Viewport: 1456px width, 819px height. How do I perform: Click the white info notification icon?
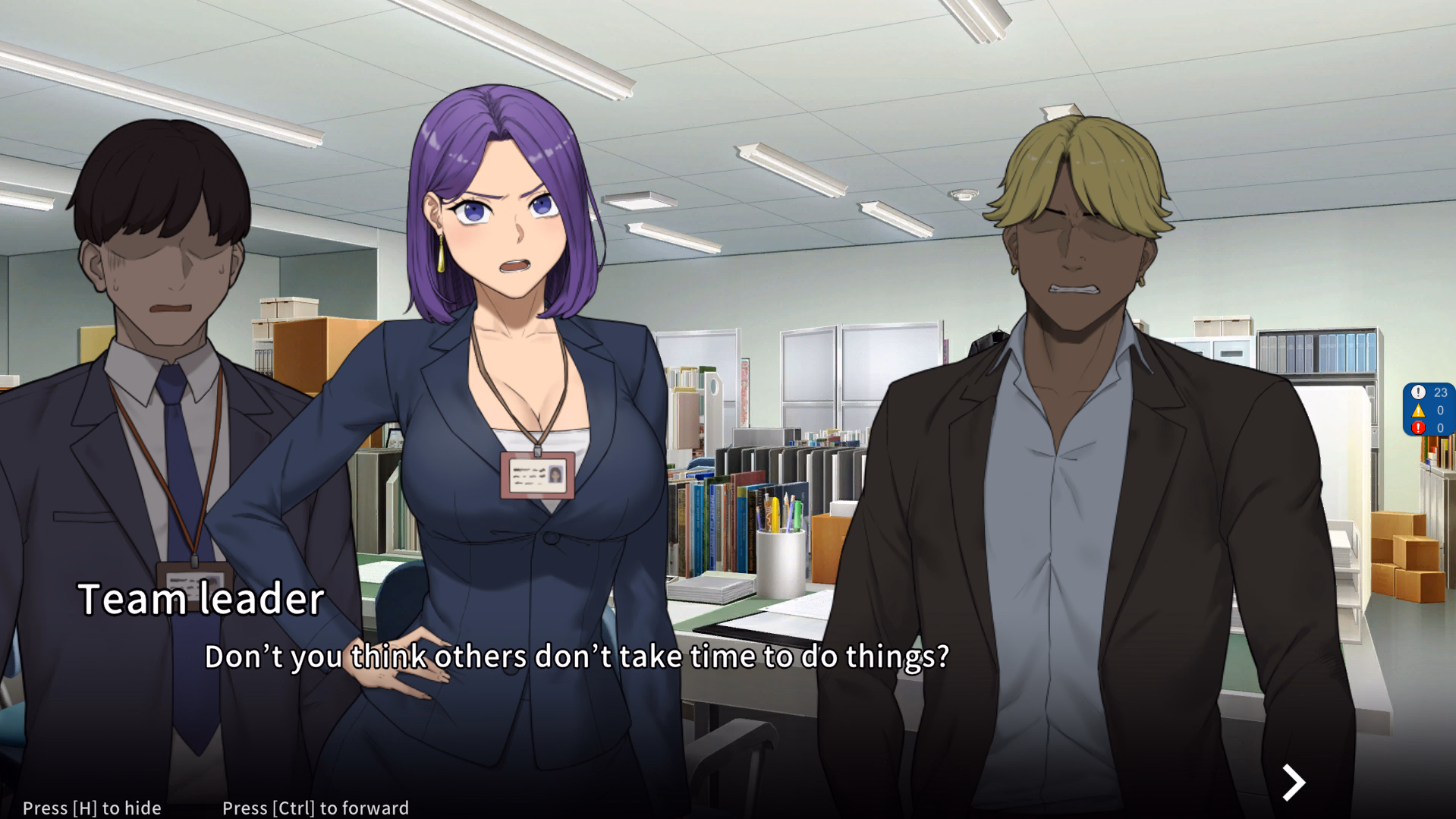(1419, 392)
